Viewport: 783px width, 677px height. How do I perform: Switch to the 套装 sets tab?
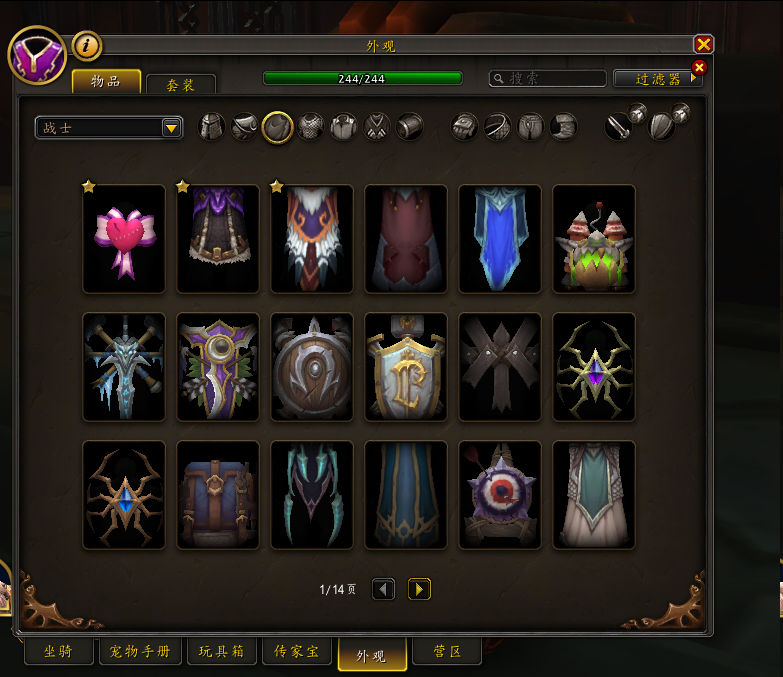coord(180,85)
